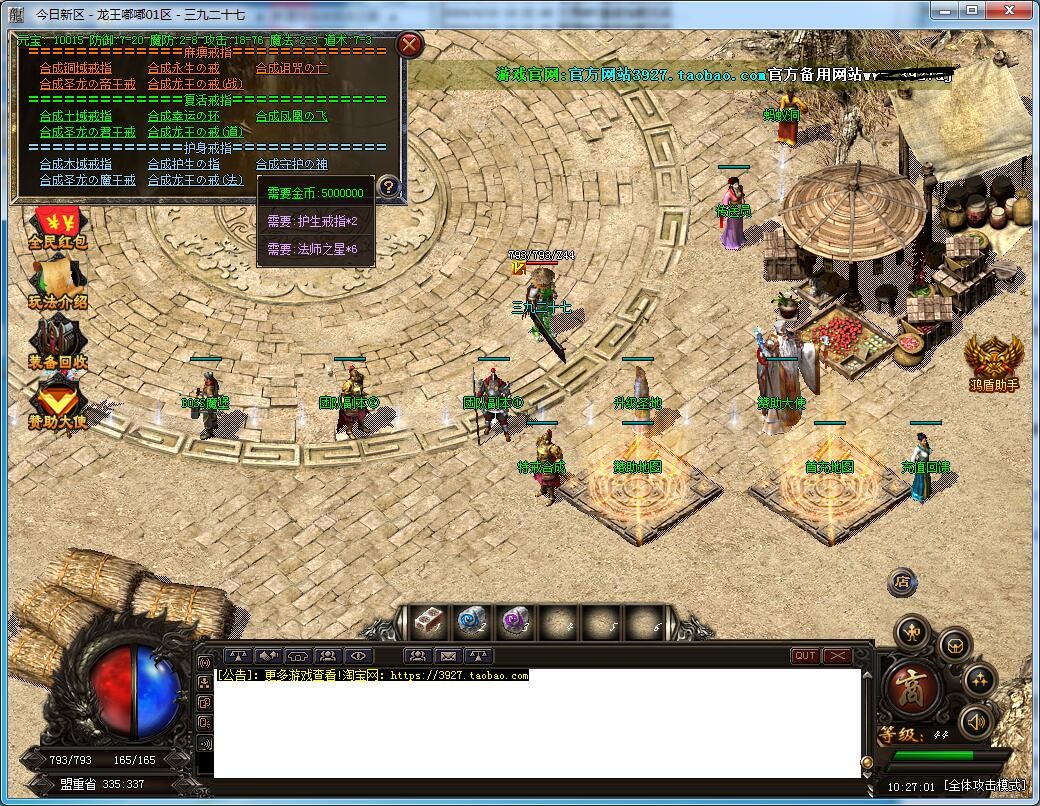Close the ring synthesis panel
The height and width of the screenshot is (806, 1040).
coord(410,44)
